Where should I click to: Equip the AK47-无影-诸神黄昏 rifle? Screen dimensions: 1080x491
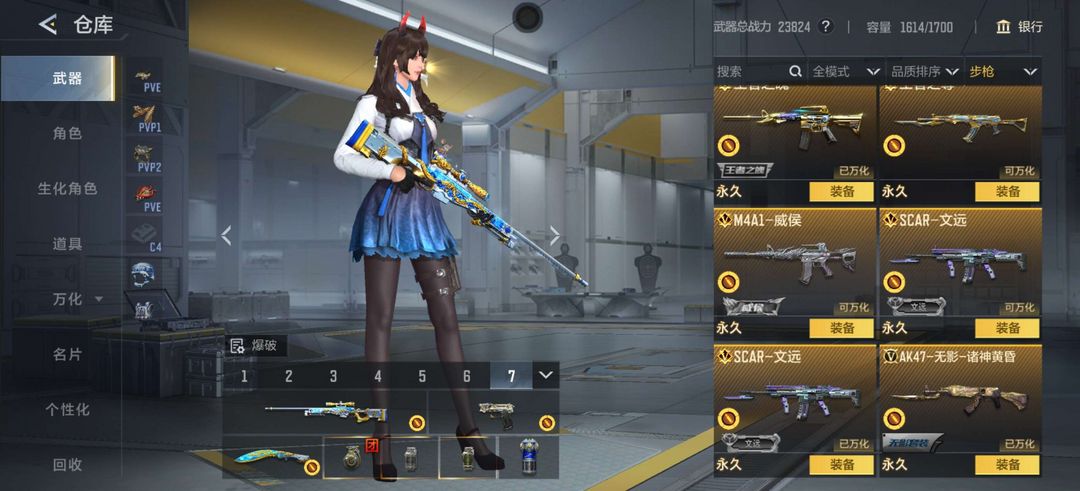pyautogui.click(x=1007, y=464)
